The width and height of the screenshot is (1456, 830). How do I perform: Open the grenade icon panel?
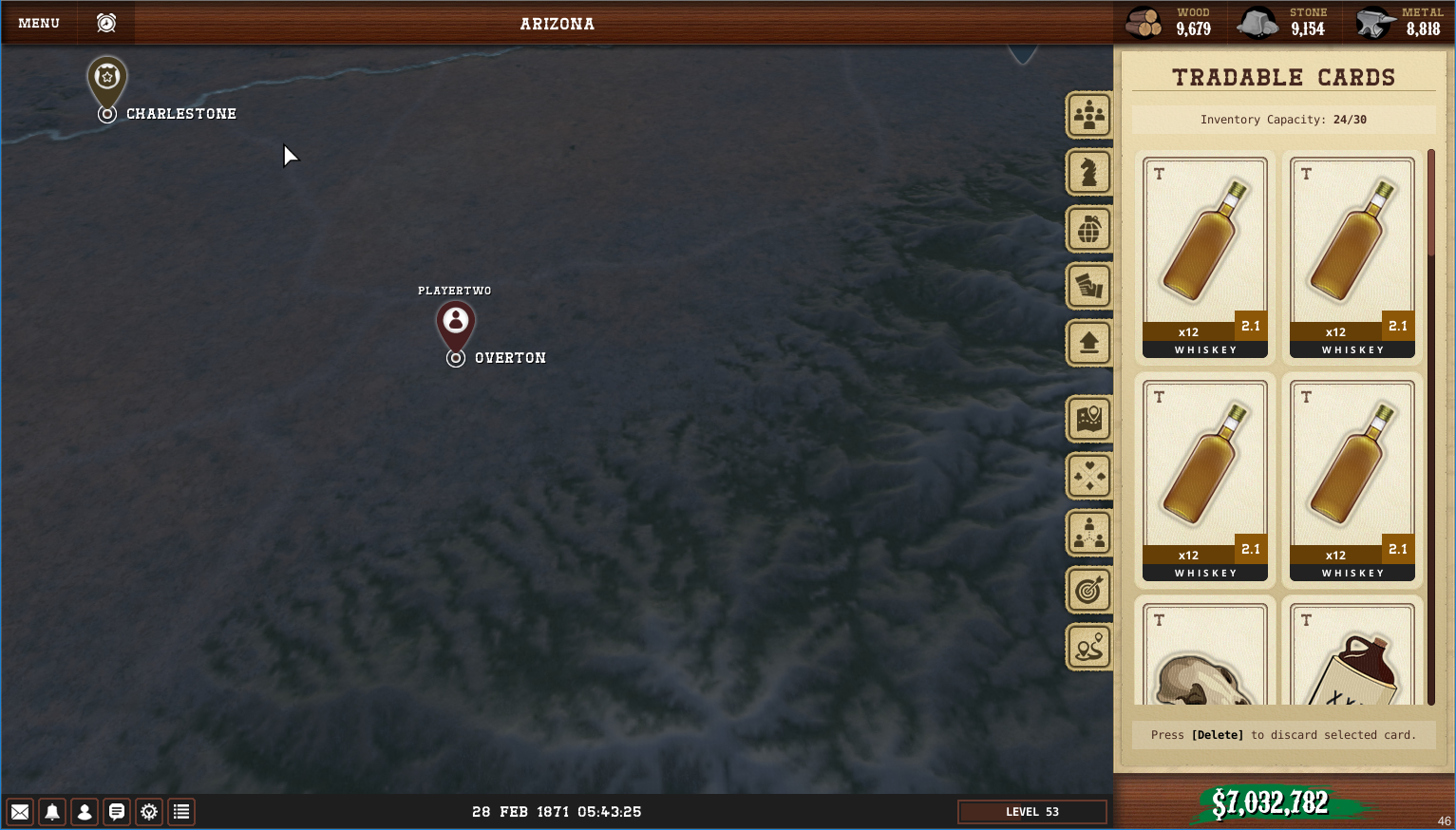pyautogui.click(x=1088, y=230)
